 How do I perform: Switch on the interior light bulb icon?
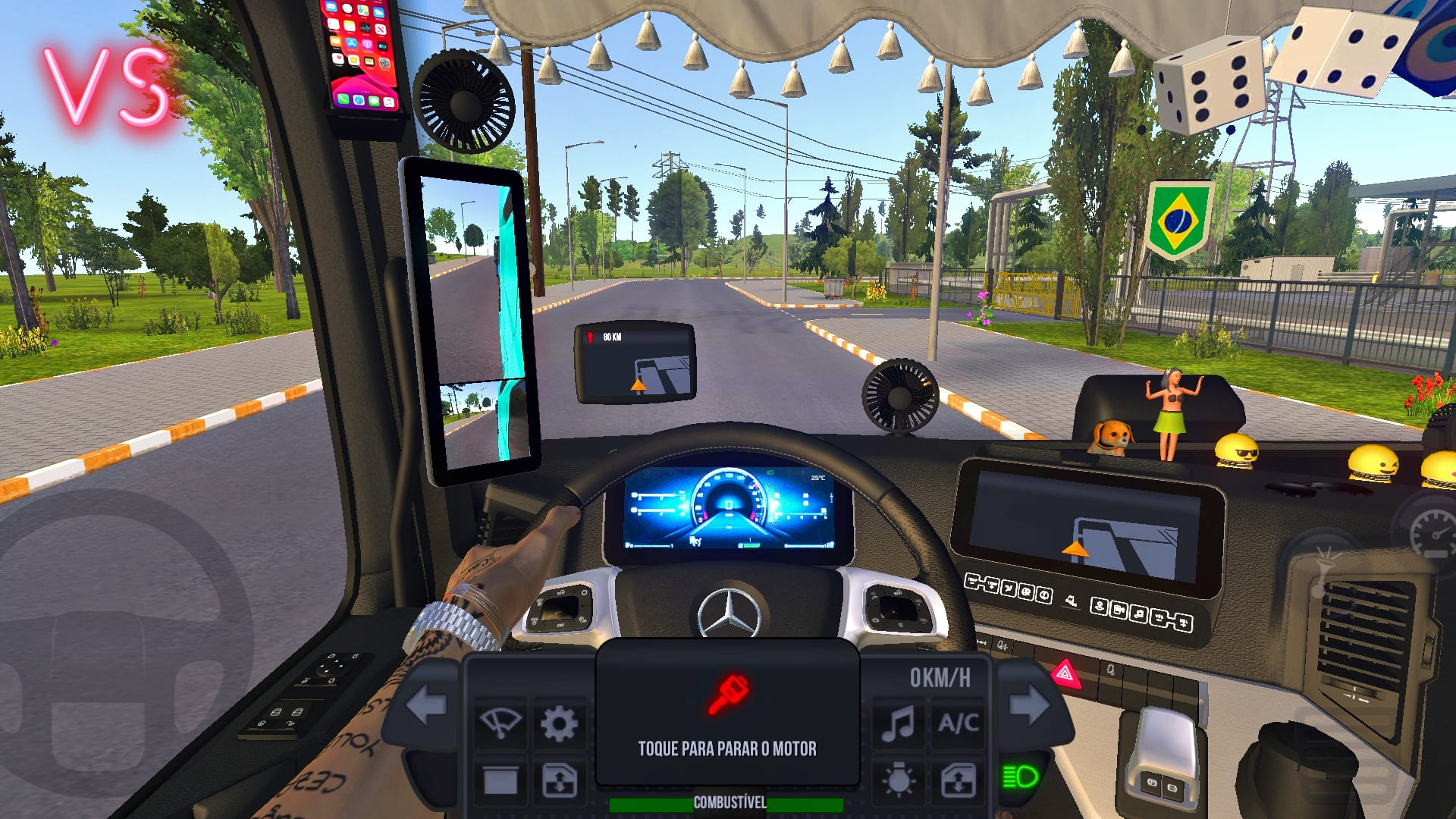898,780
